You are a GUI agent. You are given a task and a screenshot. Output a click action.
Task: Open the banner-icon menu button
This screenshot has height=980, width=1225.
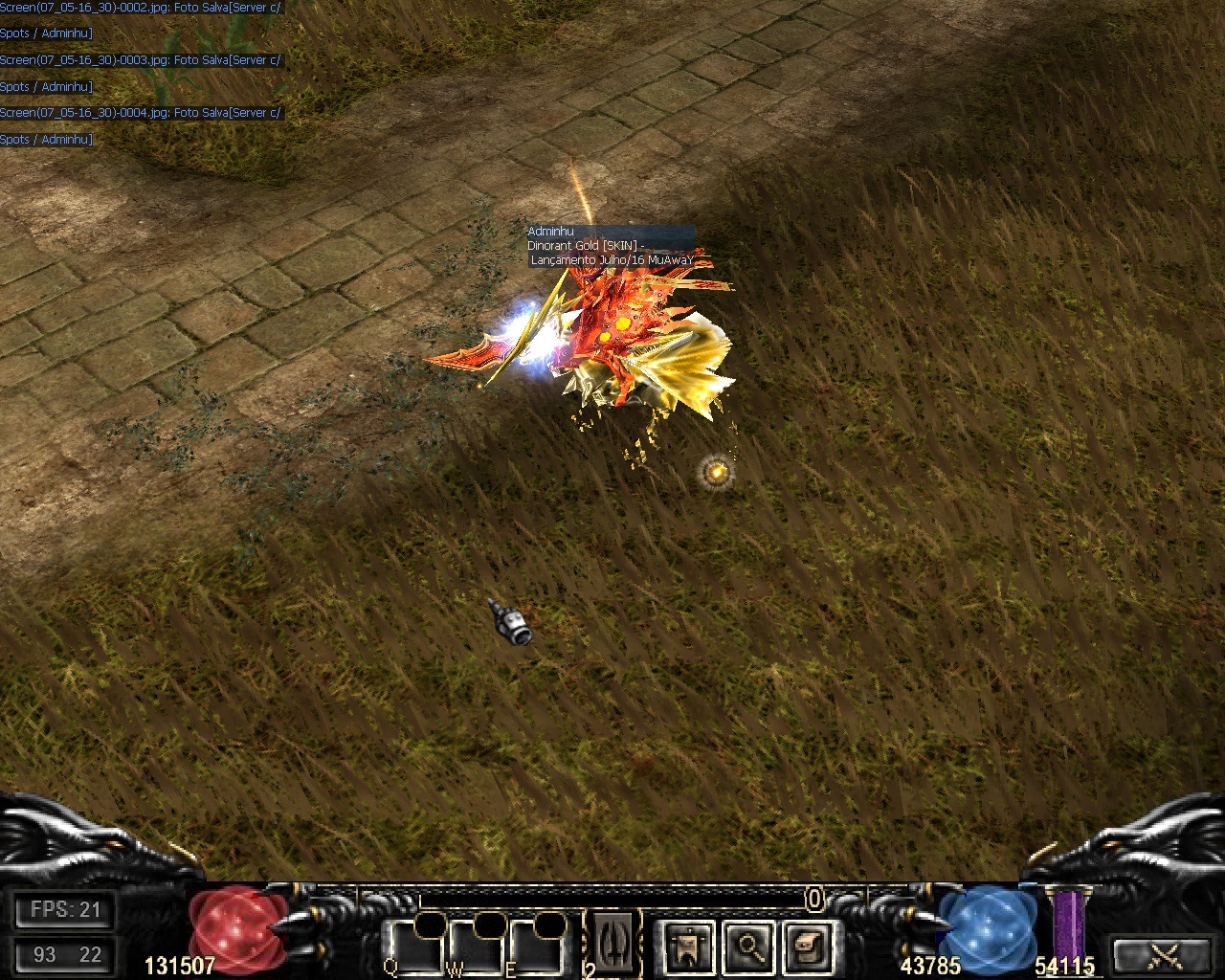coord(687,946)
